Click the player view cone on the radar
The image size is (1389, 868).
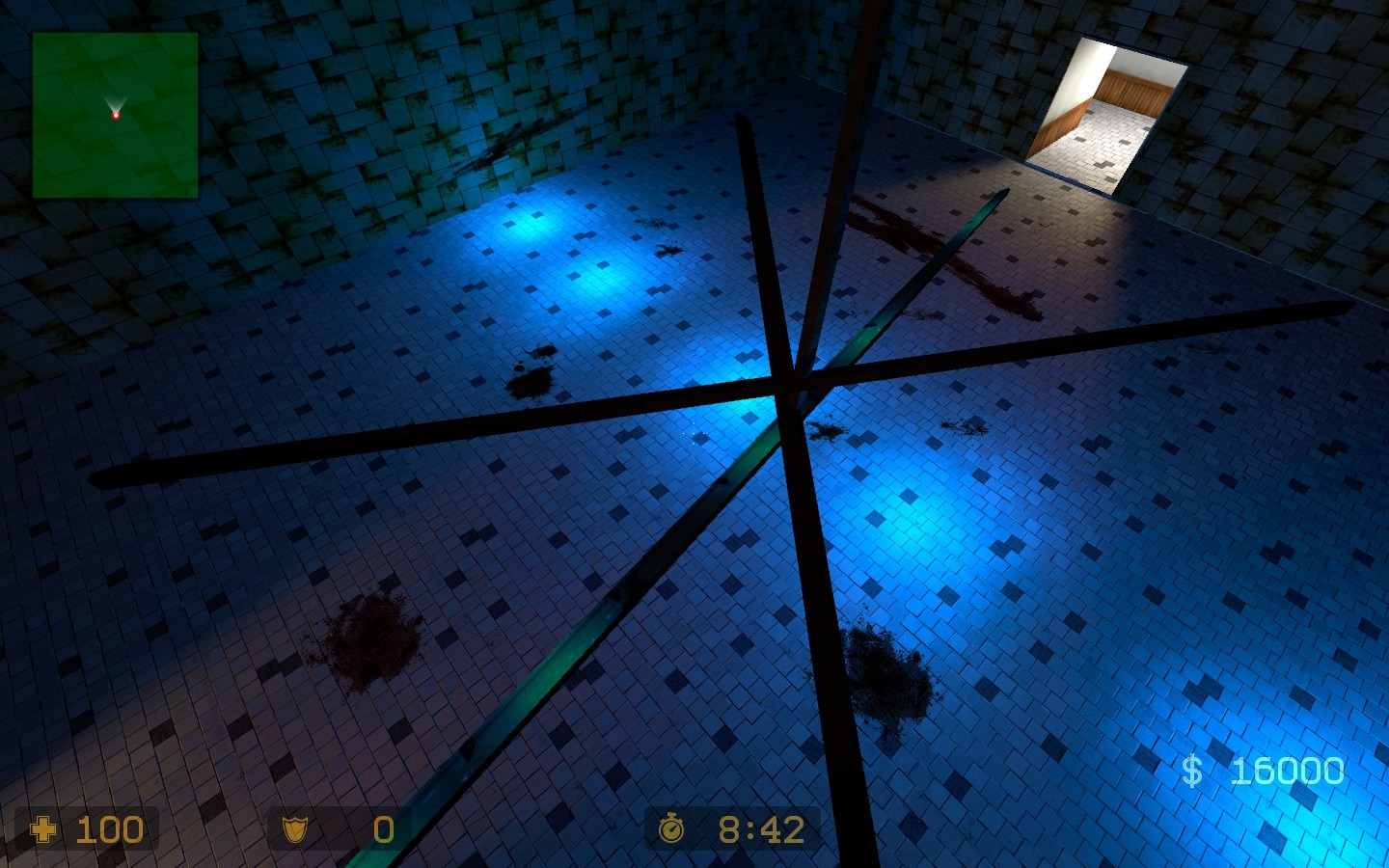click(x=116, y=102)
